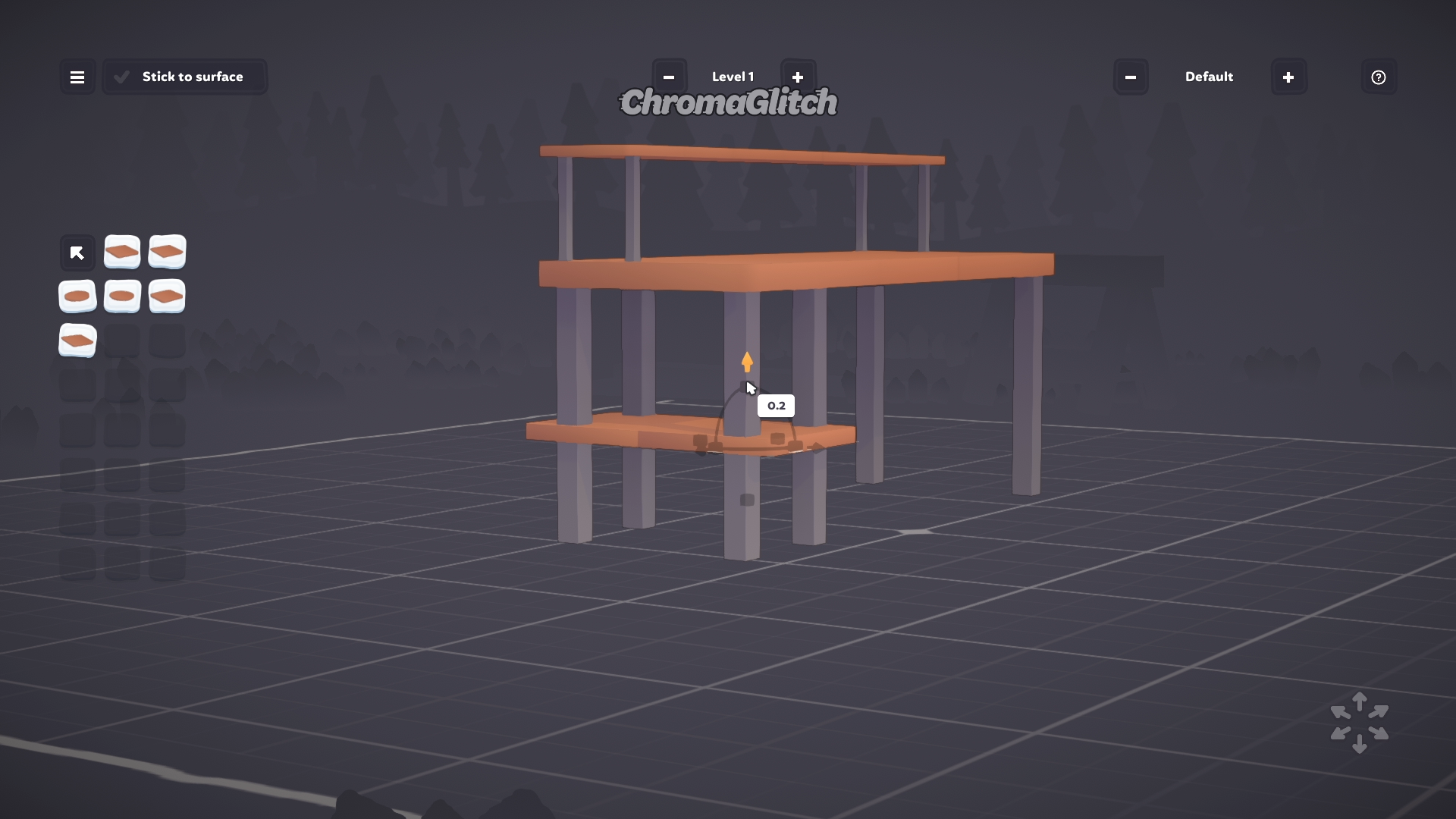Click the orange upward move arrow gizmo
Screen dimensions: 1456x819
click(x=748, y=362)
